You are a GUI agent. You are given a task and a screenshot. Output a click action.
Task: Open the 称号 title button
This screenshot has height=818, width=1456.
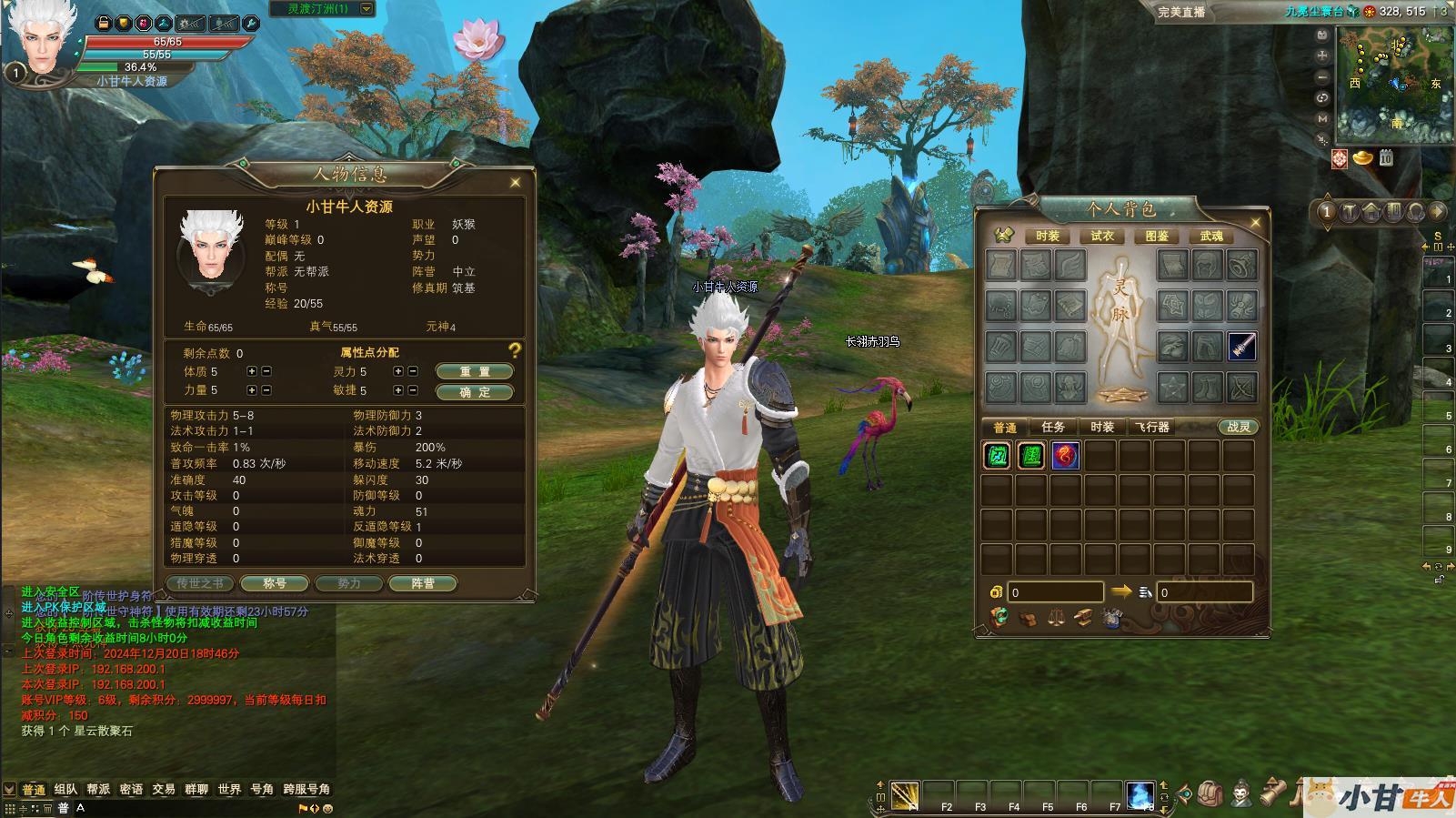click(x=275, y=583)
